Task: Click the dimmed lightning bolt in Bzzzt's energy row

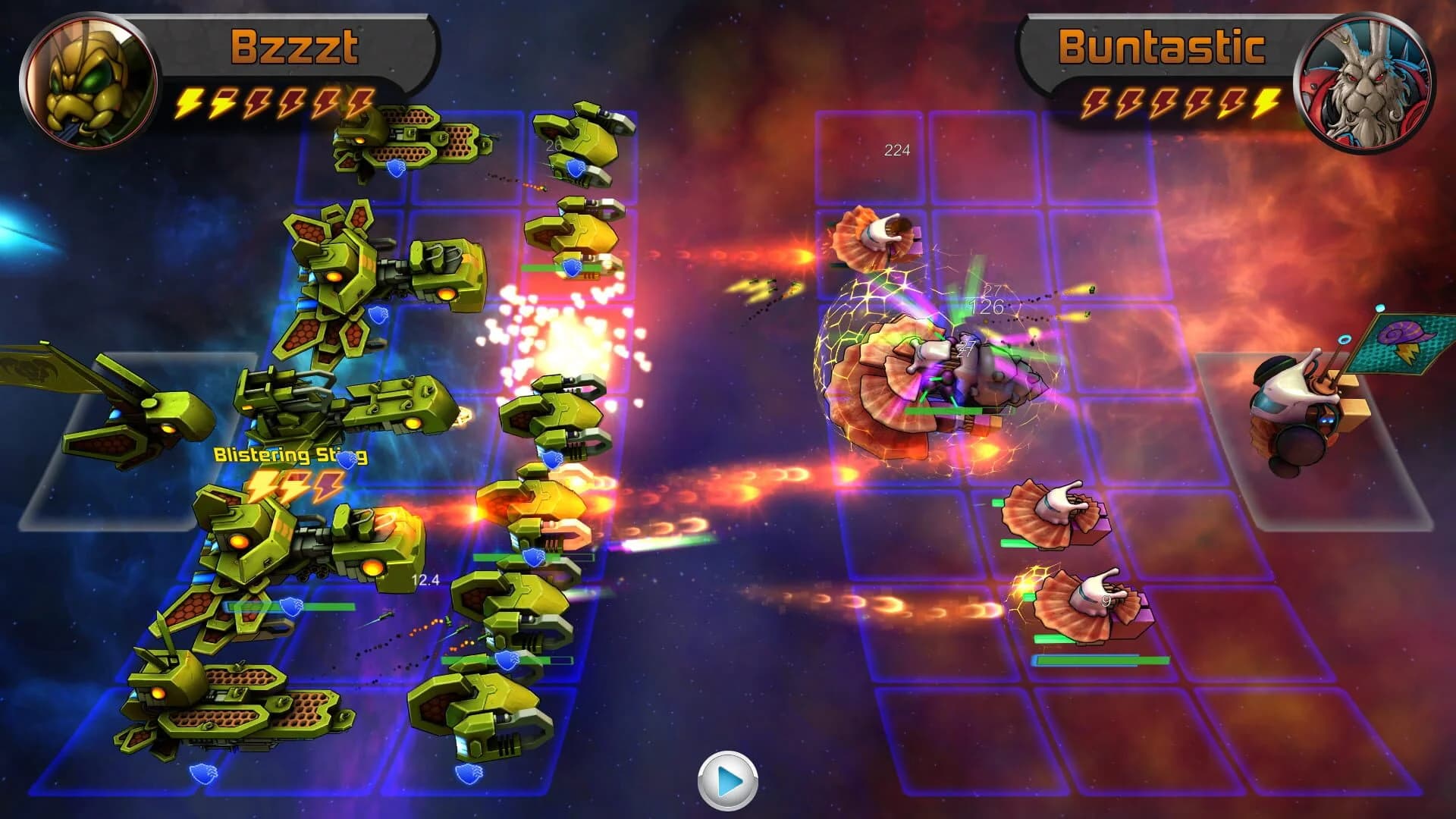Action: pyautogui.click(x=258, y=102)
